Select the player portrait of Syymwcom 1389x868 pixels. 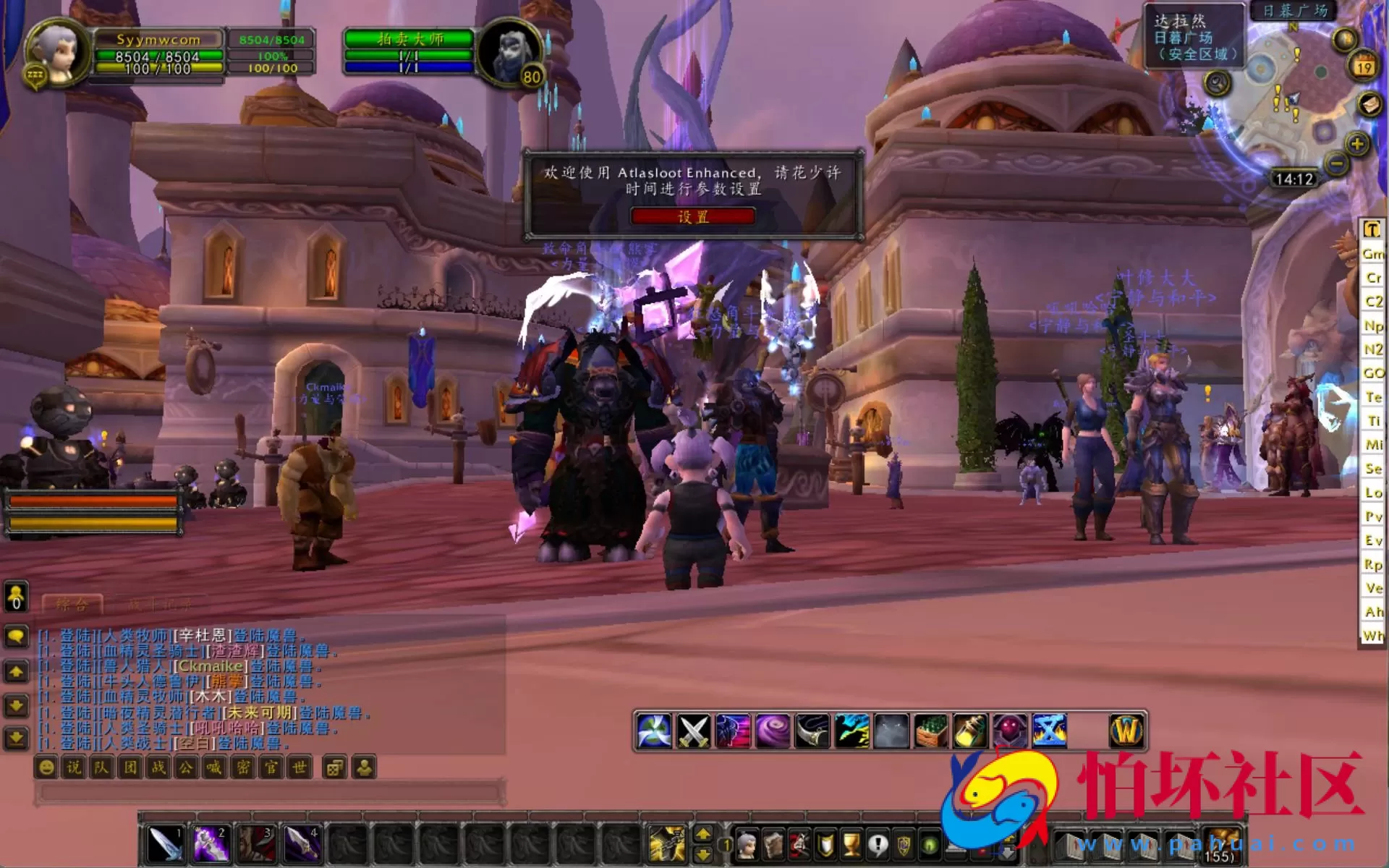[56, 49]
